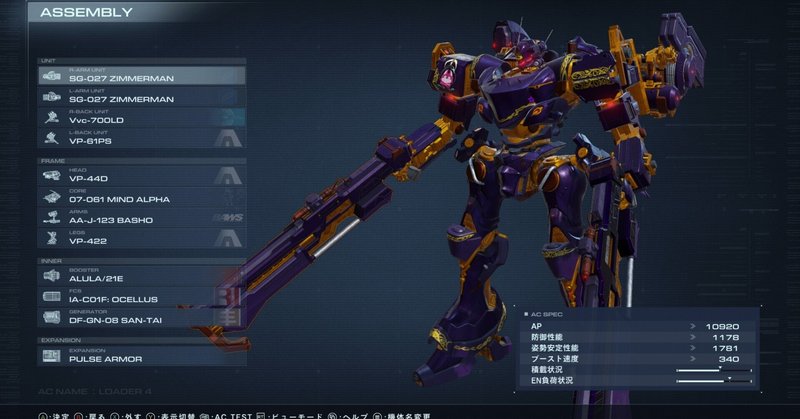Open the BOOSTER slot ALULA/21E
The image size is (800, 419).
[140, 276]
